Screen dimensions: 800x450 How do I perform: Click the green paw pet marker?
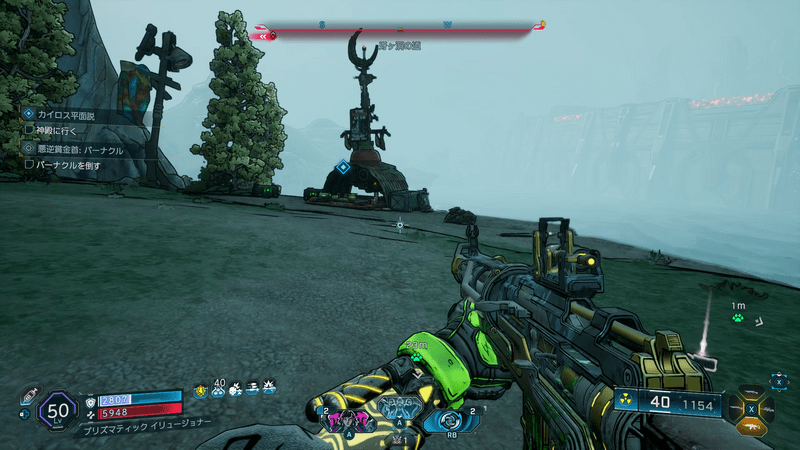point(738,317)
